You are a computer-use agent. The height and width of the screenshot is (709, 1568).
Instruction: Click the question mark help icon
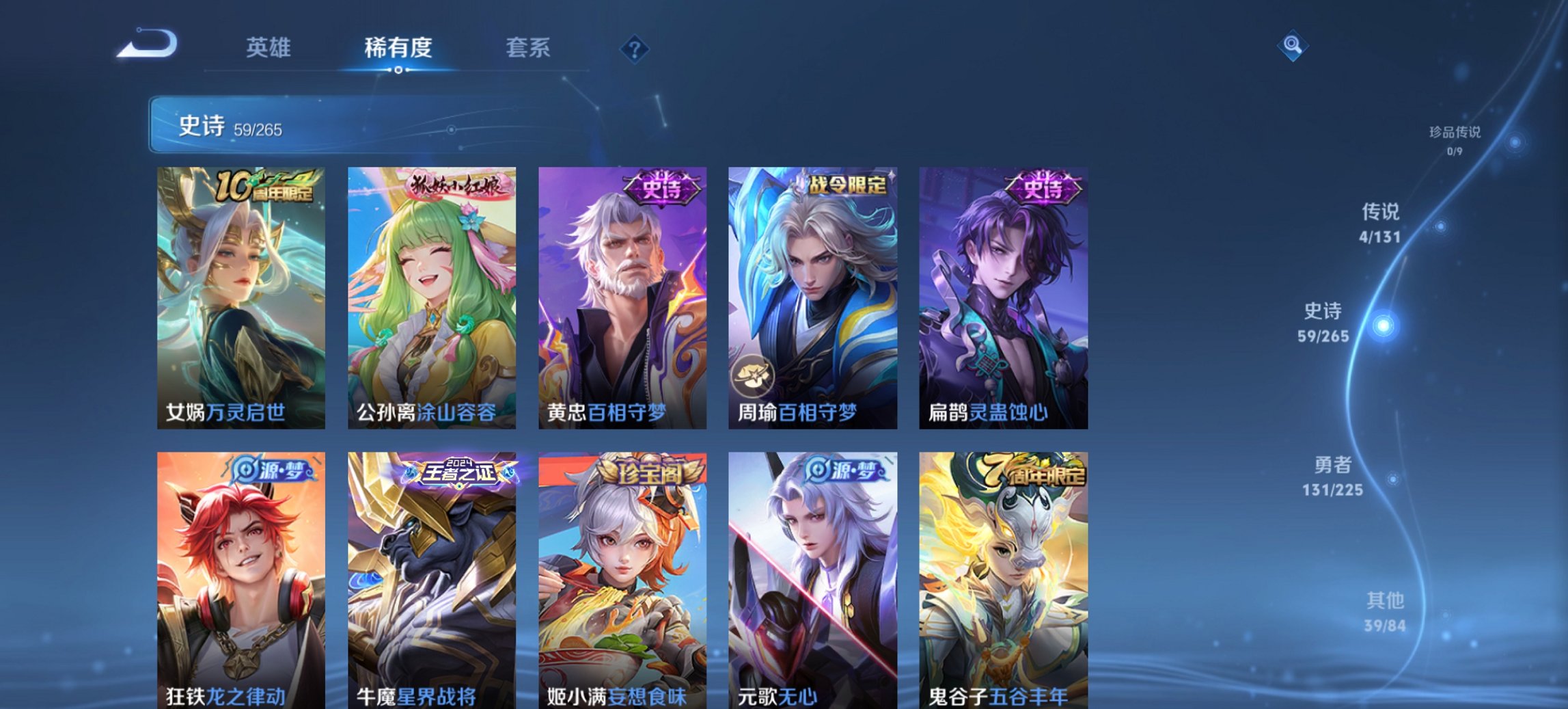click(634, 48)
